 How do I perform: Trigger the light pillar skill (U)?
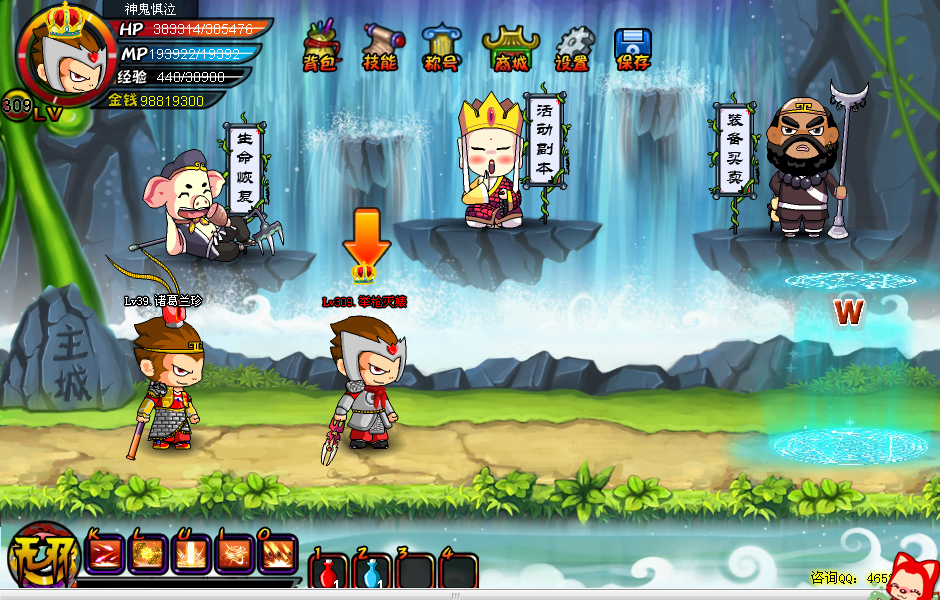pos(190,554)
